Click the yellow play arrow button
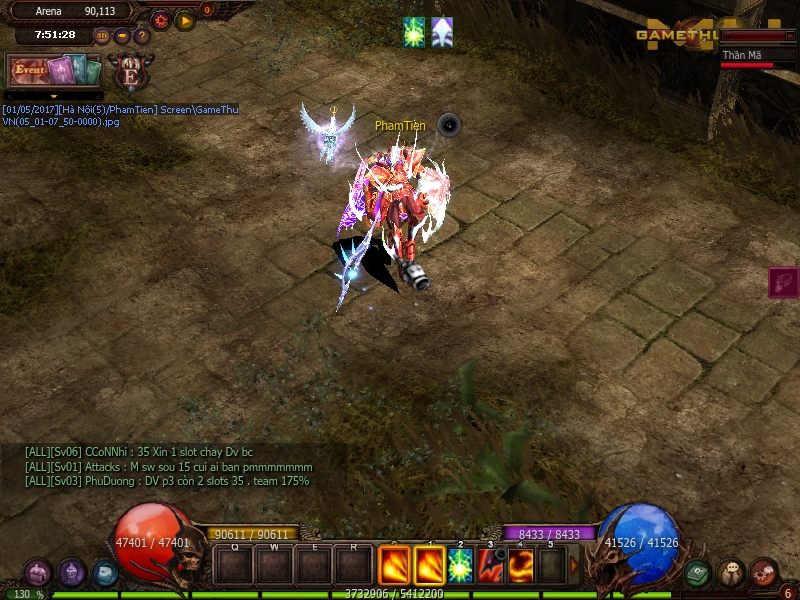Image resolution: width=800 pixels, height=600 pixels. pos(185,20)
